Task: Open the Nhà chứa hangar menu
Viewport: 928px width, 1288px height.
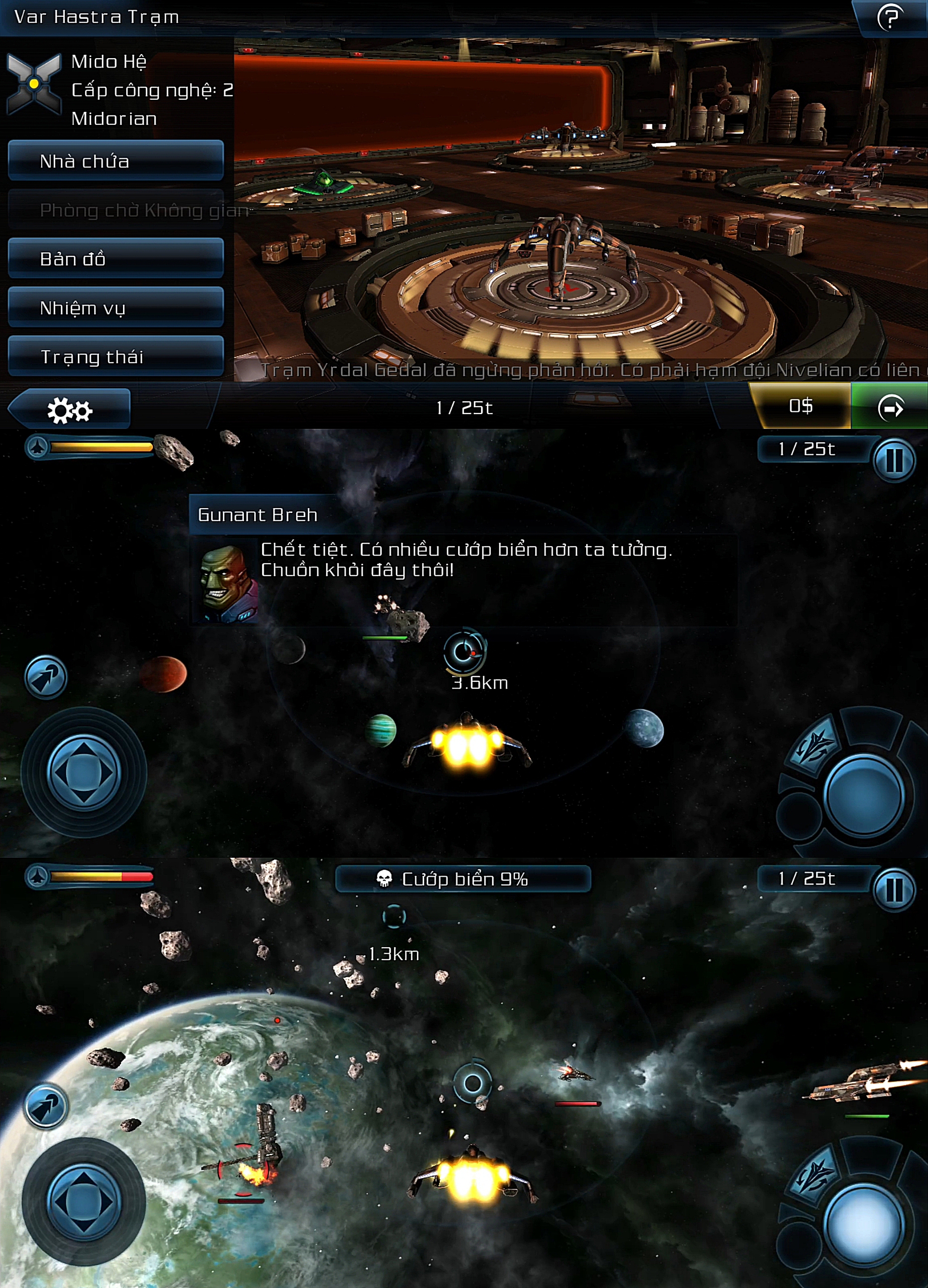Action: click(x=115, y=161)
